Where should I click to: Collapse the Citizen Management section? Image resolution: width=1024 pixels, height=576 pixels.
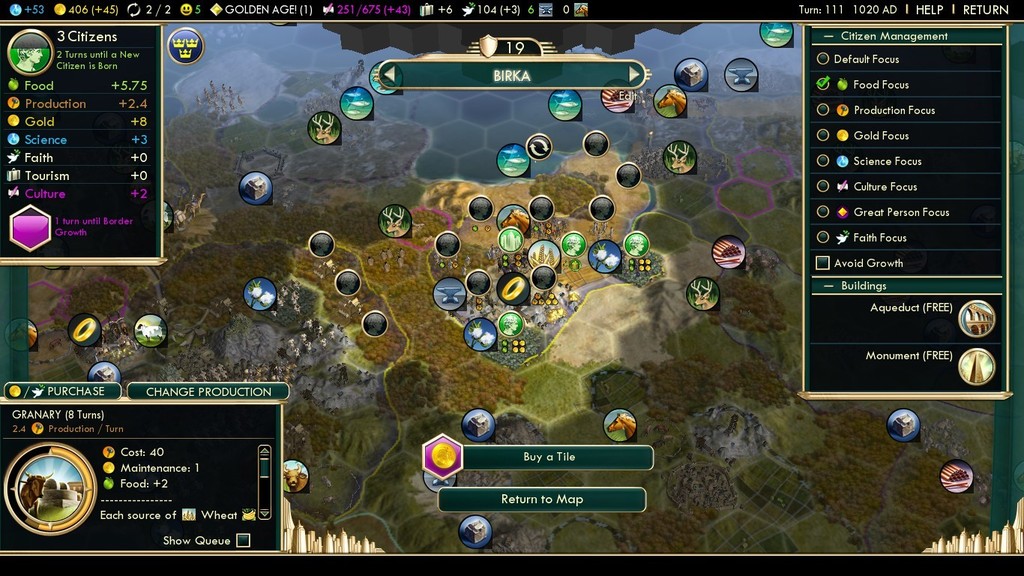tap(826, 36)
